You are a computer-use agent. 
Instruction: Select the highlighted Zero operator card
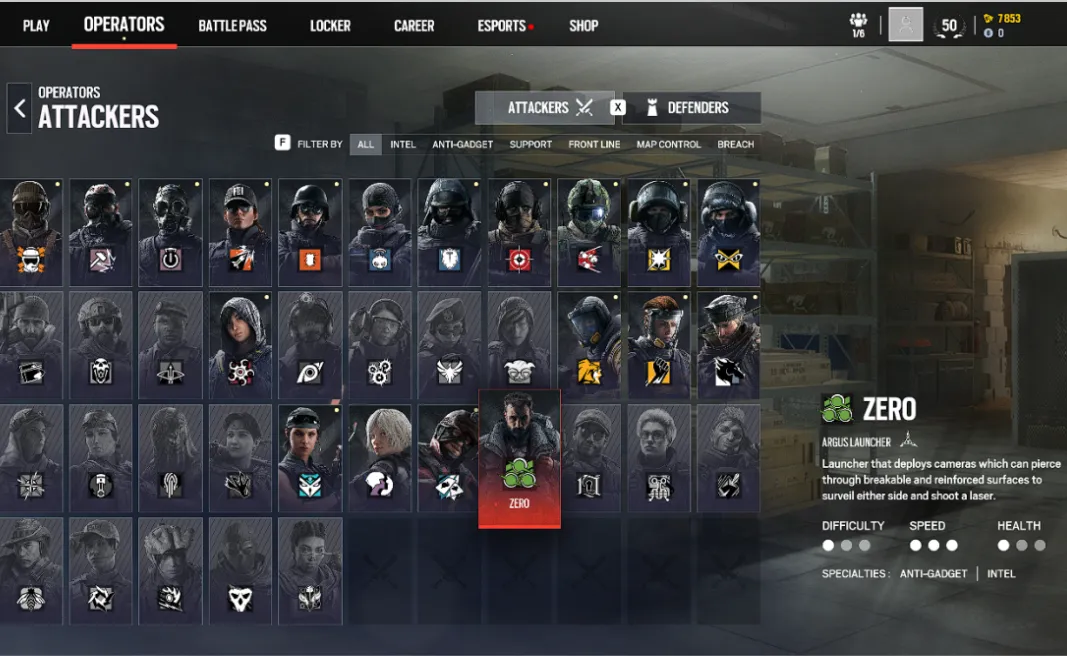[x=519, y=458]
